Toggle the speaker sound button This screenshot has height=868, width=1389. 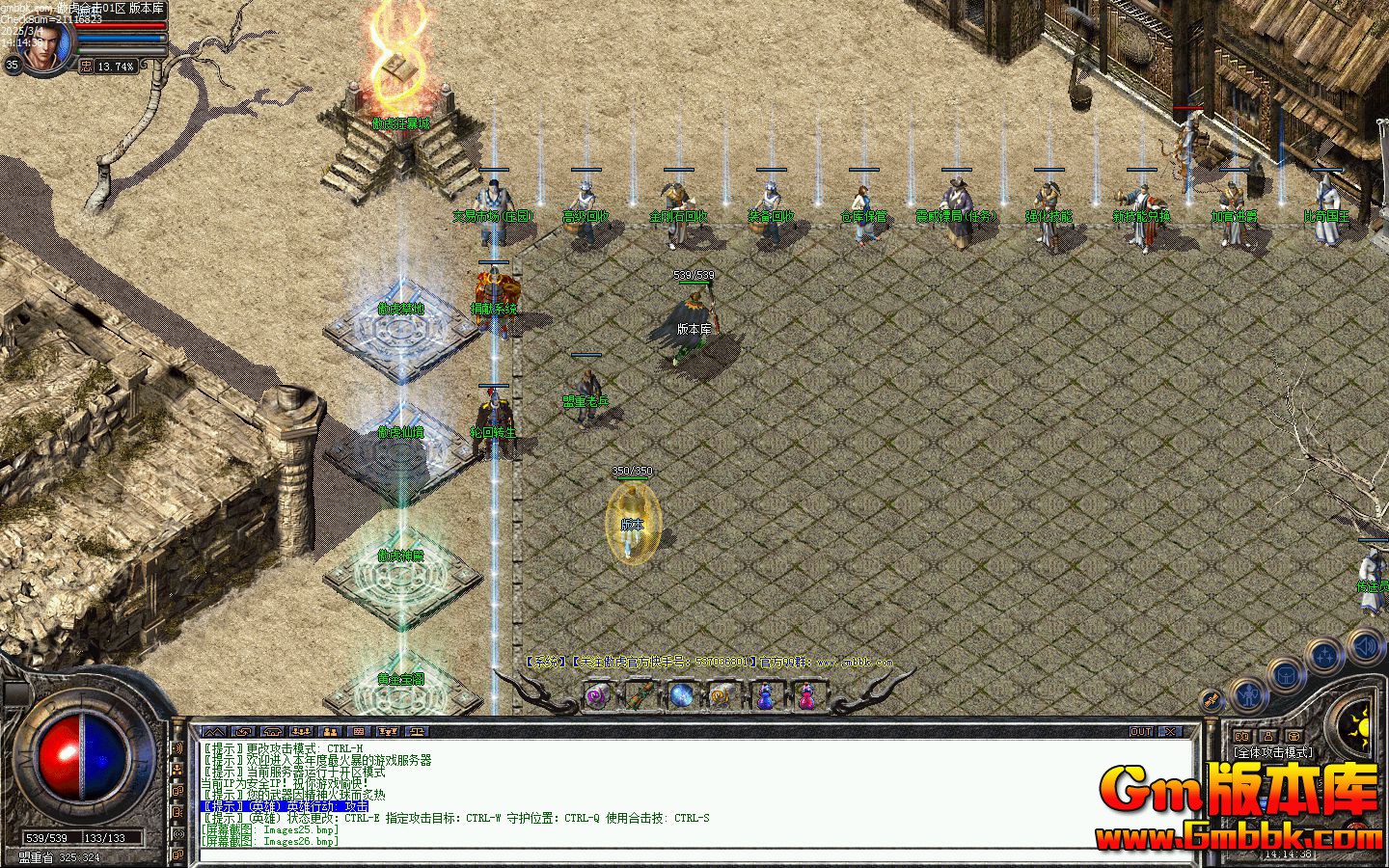[x=1366, y=644]
